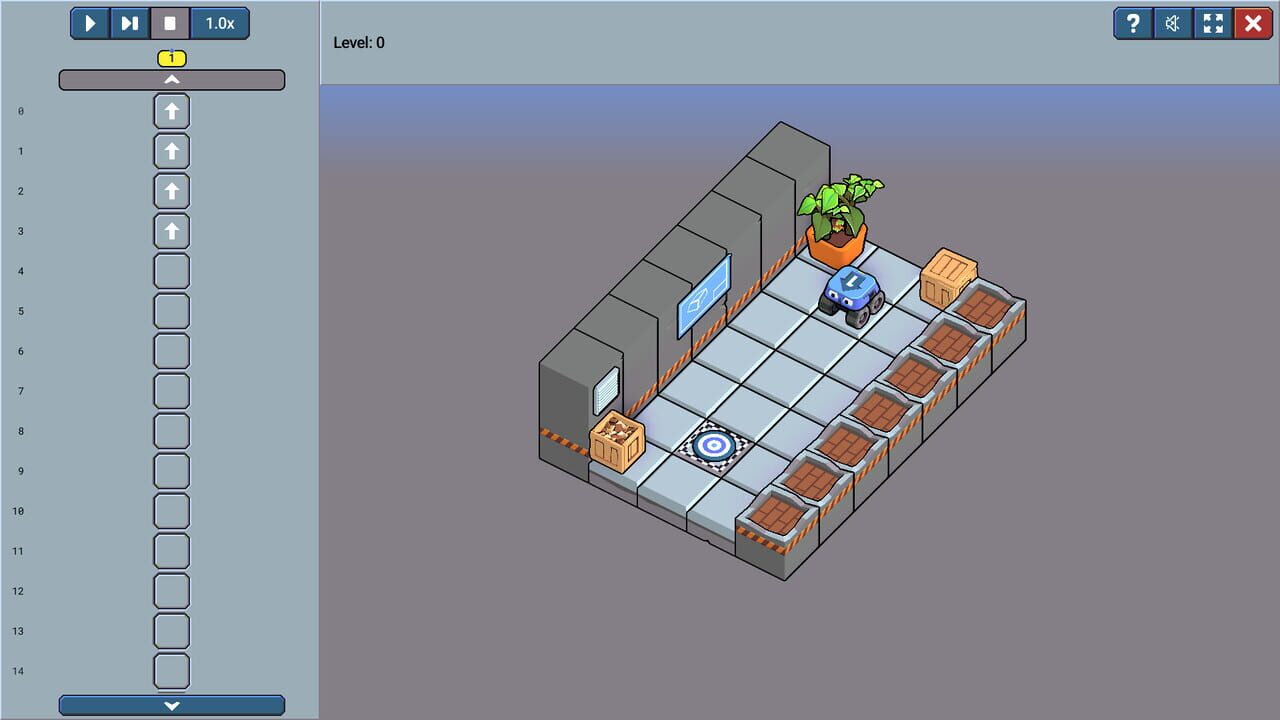Image resolution: width=1280 pixels, height=720 pixels.
Task: Adjust execution speed via the 1.0x control
Action: (x=219, y=23)
